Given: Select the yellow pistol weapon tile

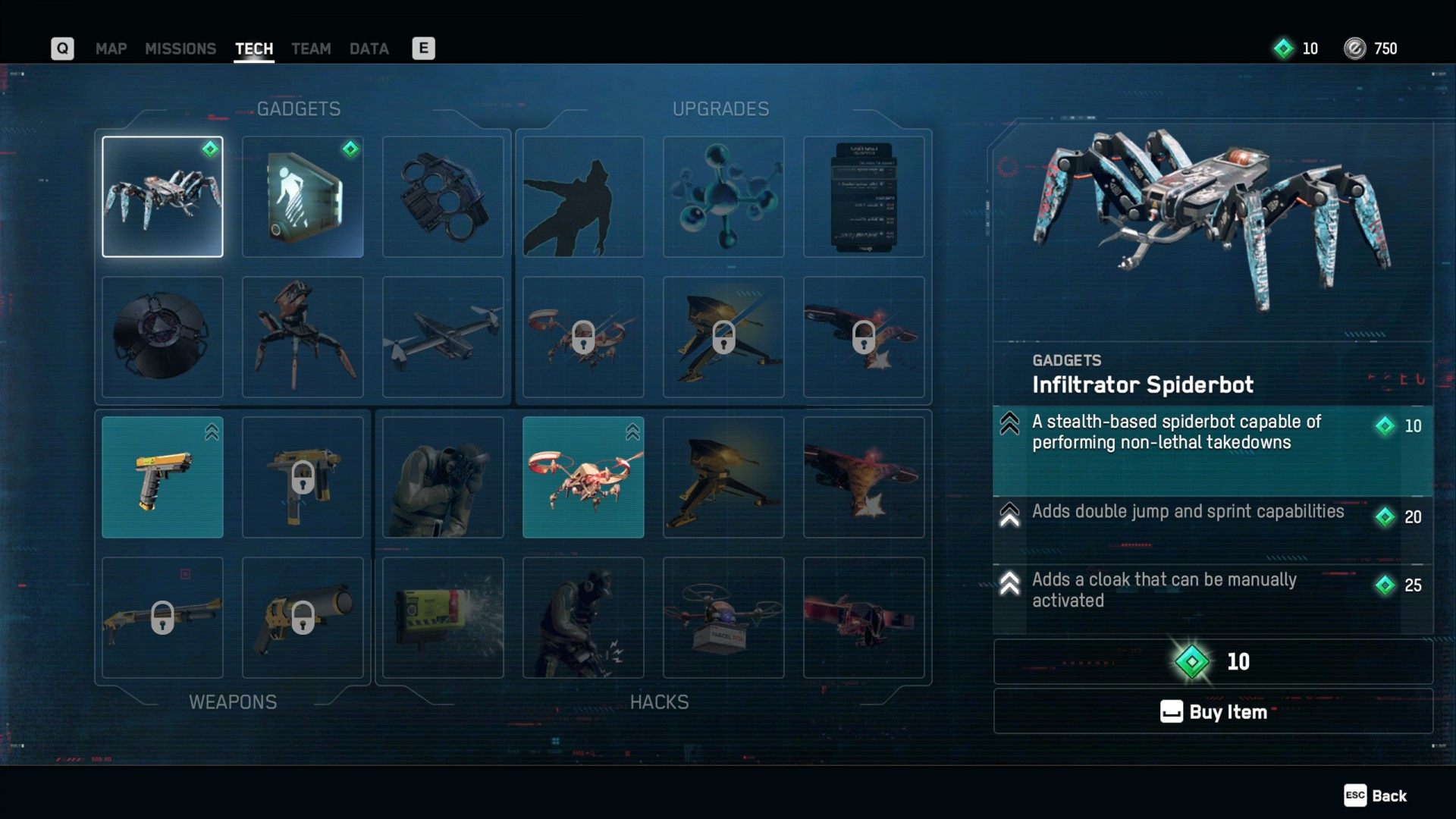Looking at the screenshot, I should 162,477.
